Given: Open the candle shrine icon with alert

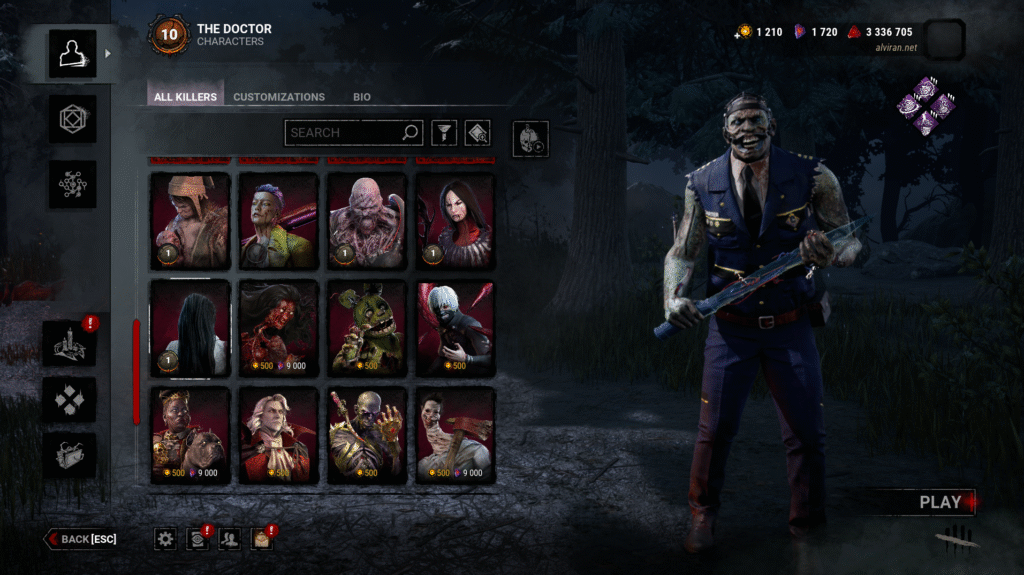Looking at the screenshot, I should coord(73,343).
